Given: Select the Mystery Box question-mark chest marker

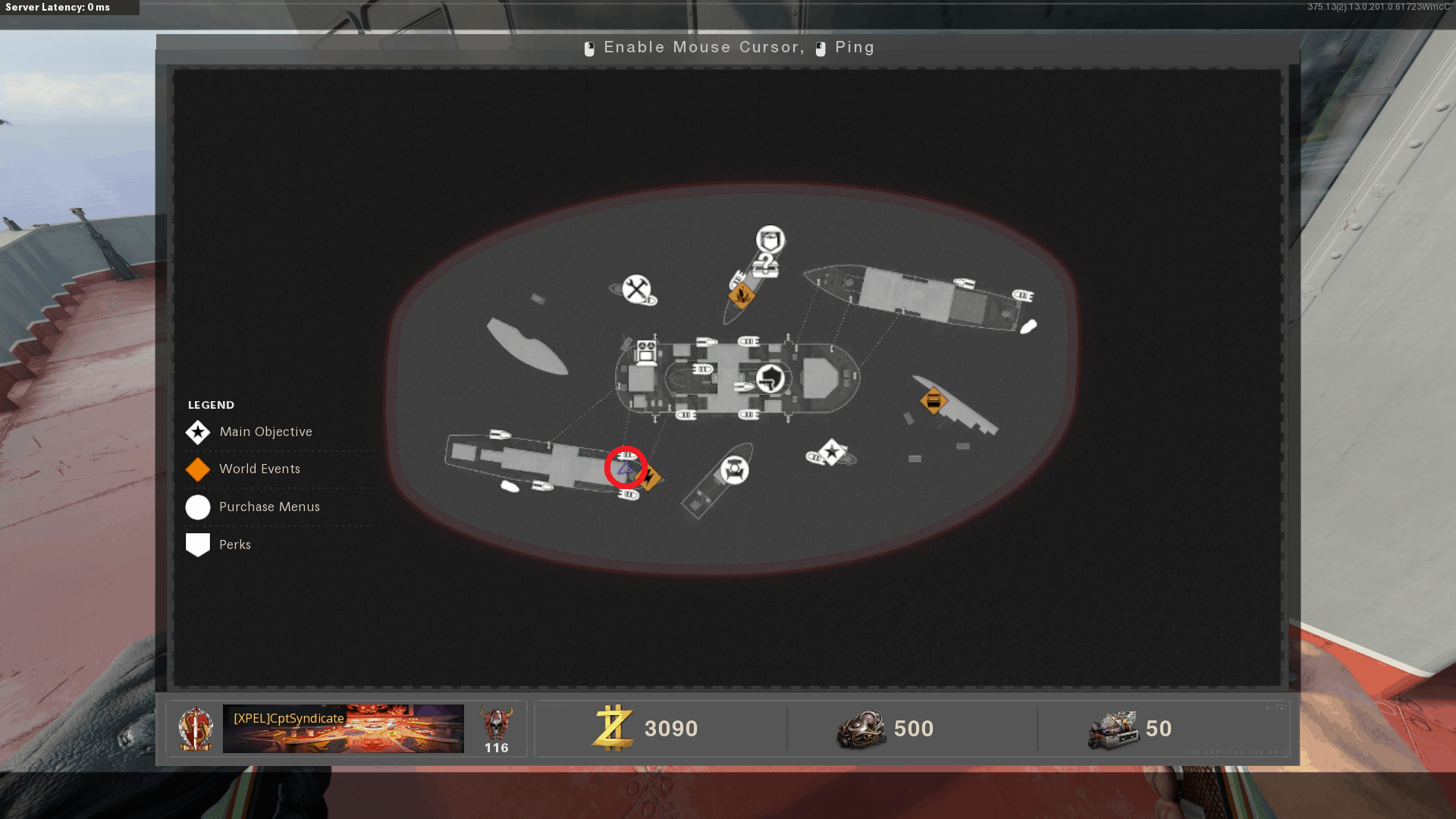Looking at the screenshot, I should pyautogui.click(x=766, y=265).
